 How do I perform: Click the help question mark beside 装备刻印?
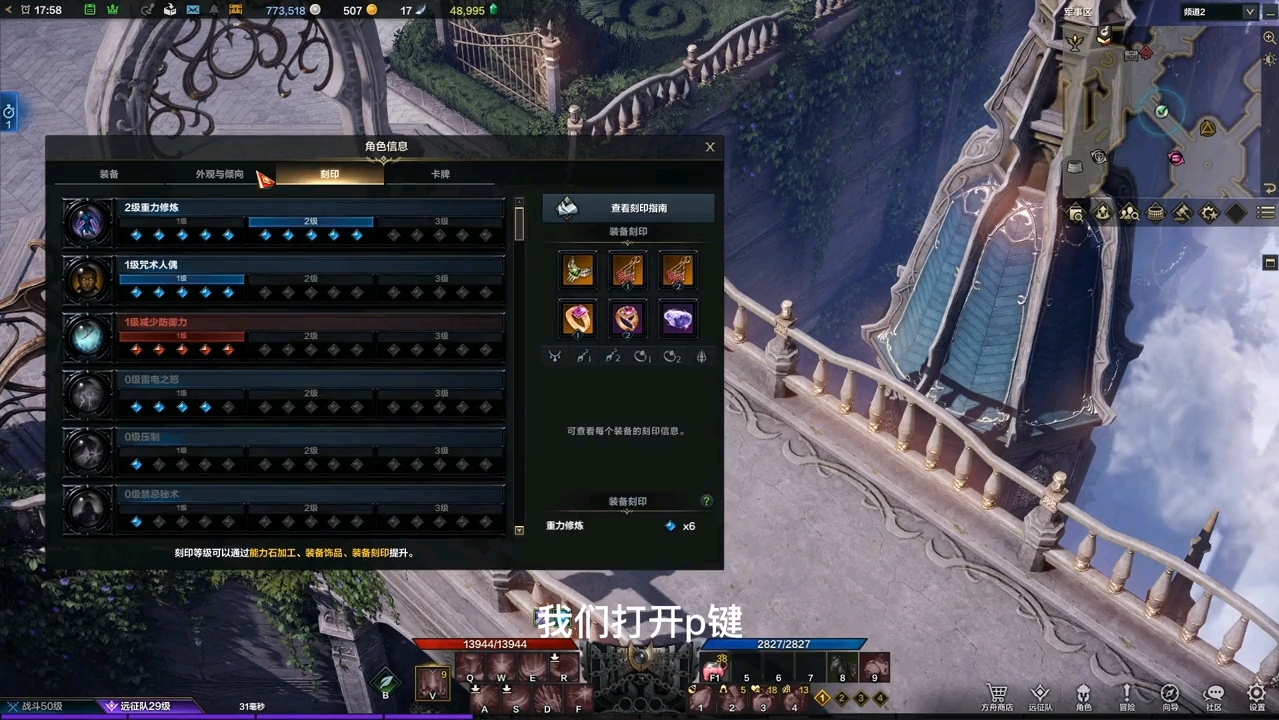point(706,501)
